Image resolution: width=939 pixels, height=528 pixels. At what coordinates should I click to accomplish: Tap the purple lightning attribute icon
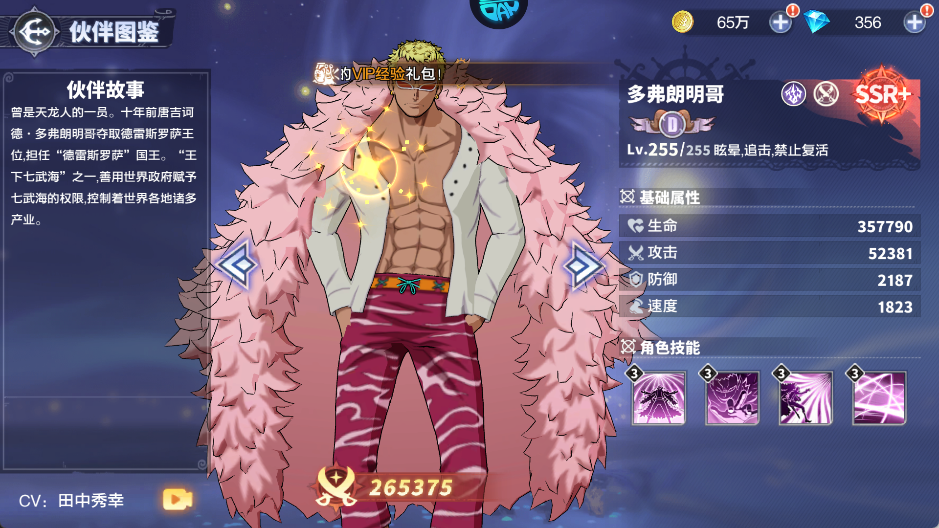[x=793, y=94]
